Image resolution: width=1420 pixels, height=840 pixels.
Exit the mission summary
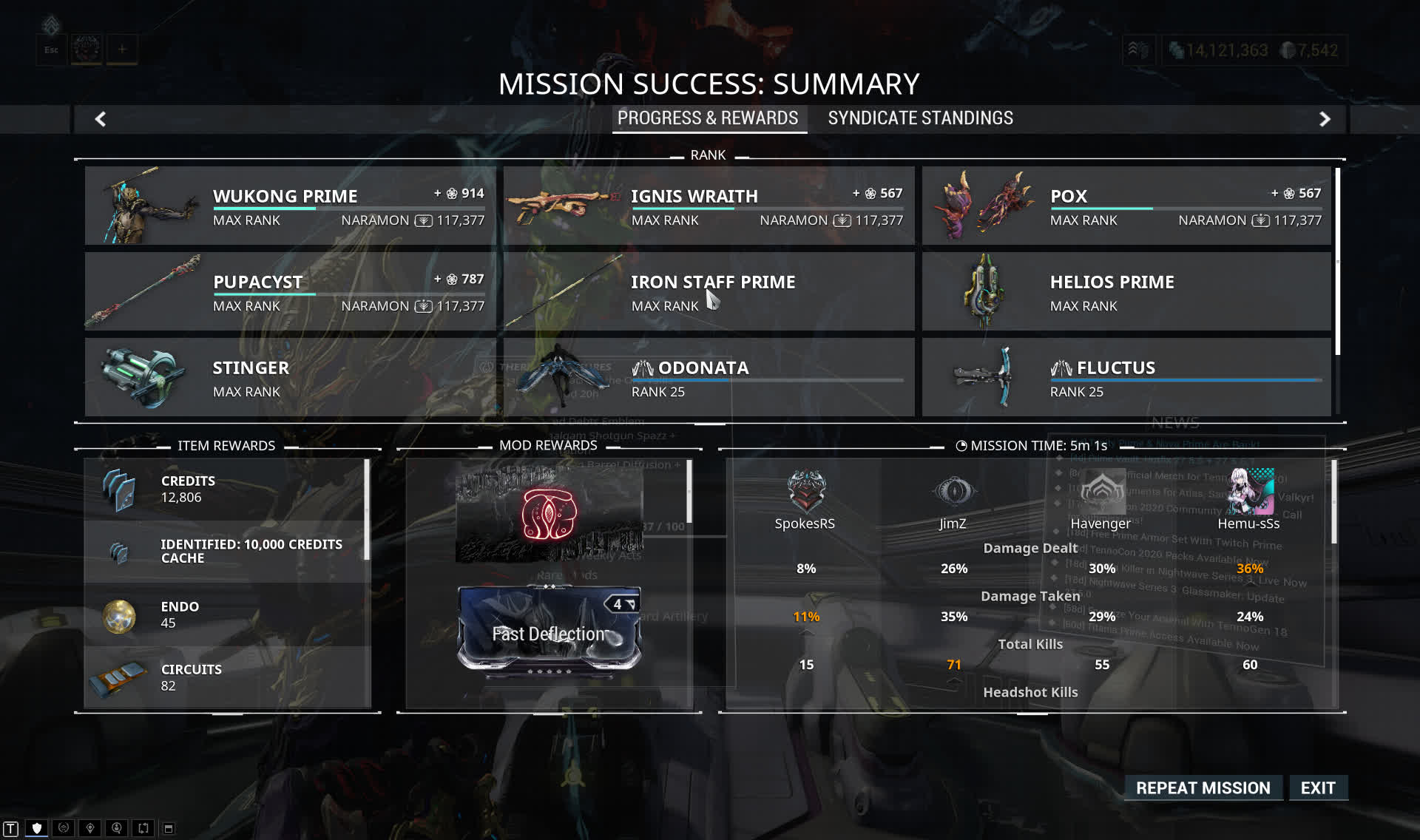click(x=1318, y=788)
